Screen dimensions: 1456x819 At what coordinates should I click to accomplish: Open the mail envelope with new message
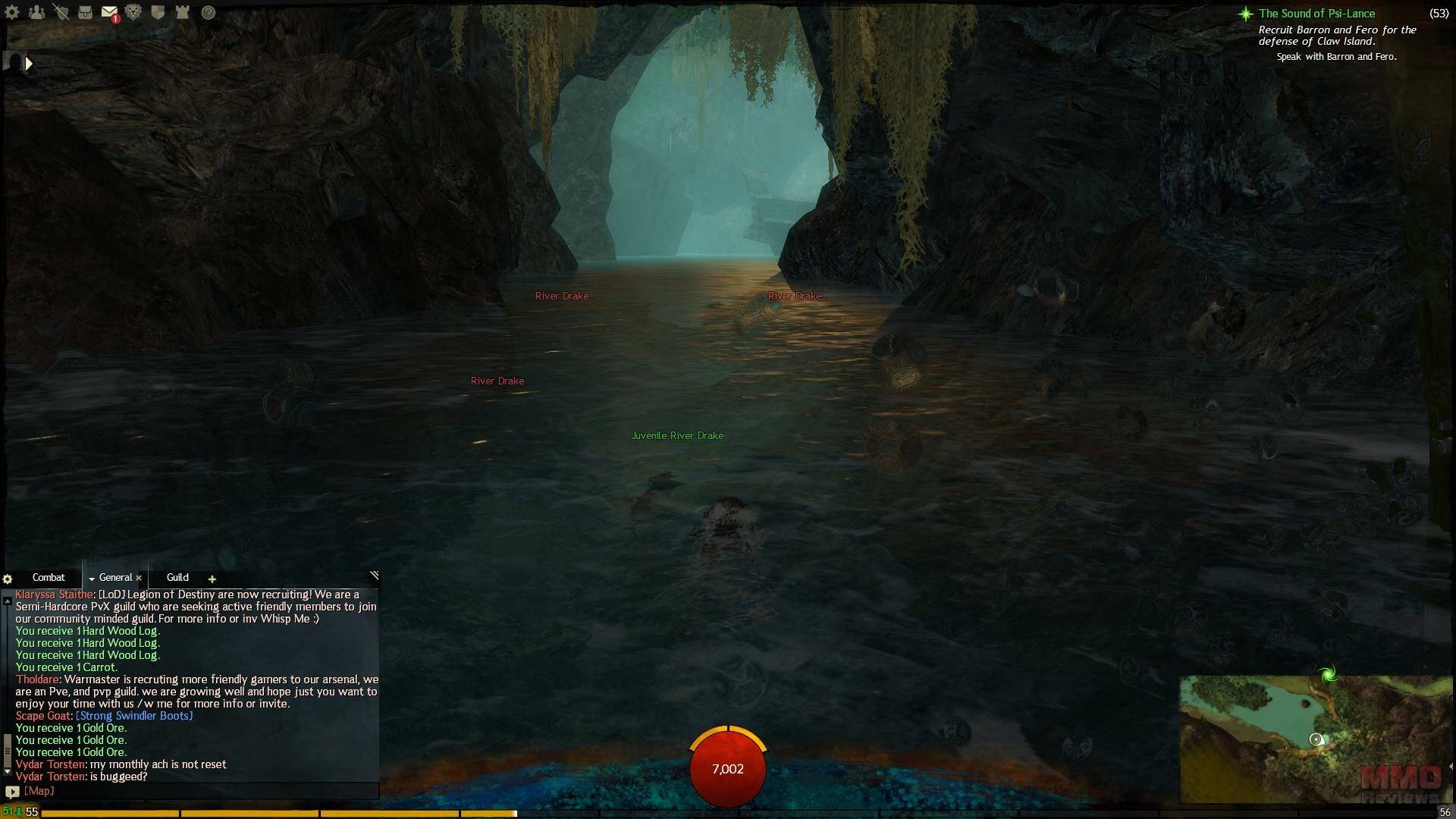[109, 13]
